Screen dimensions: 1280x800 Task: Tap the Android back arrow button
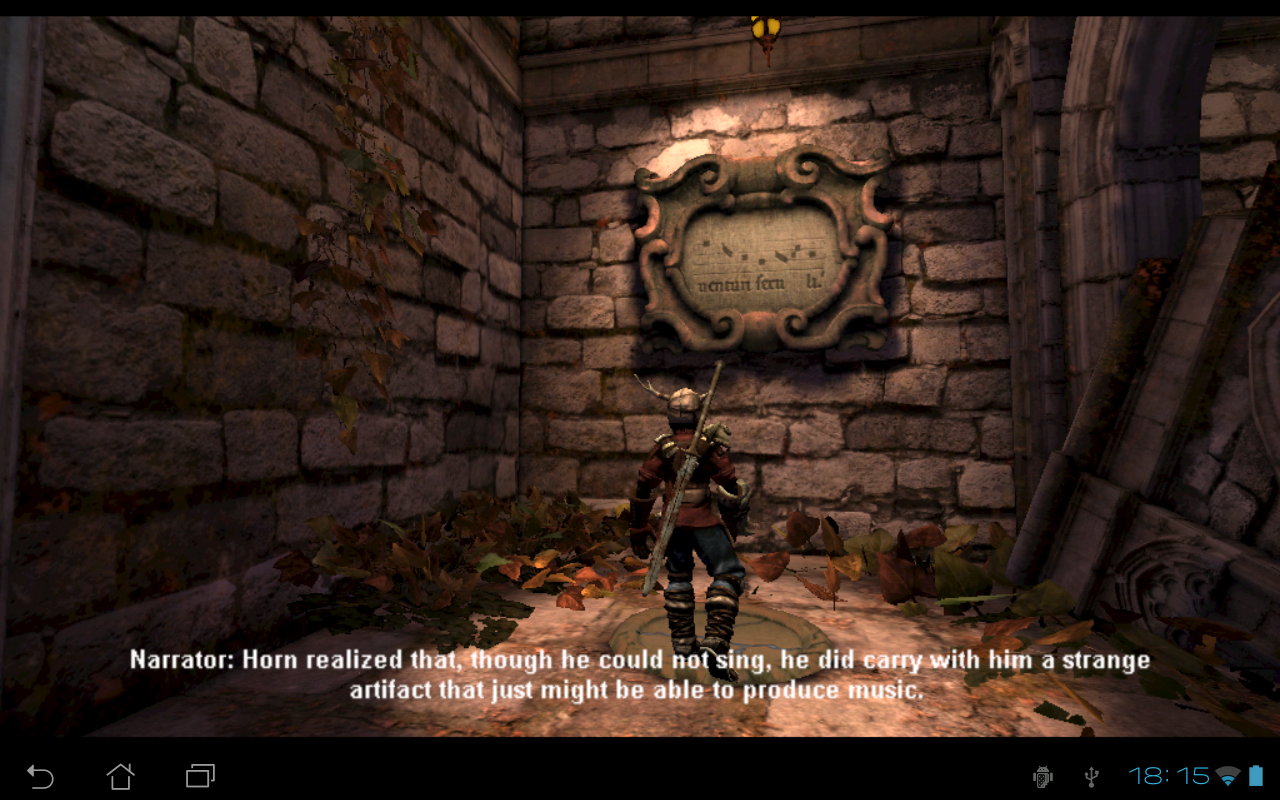click(40, 775)
